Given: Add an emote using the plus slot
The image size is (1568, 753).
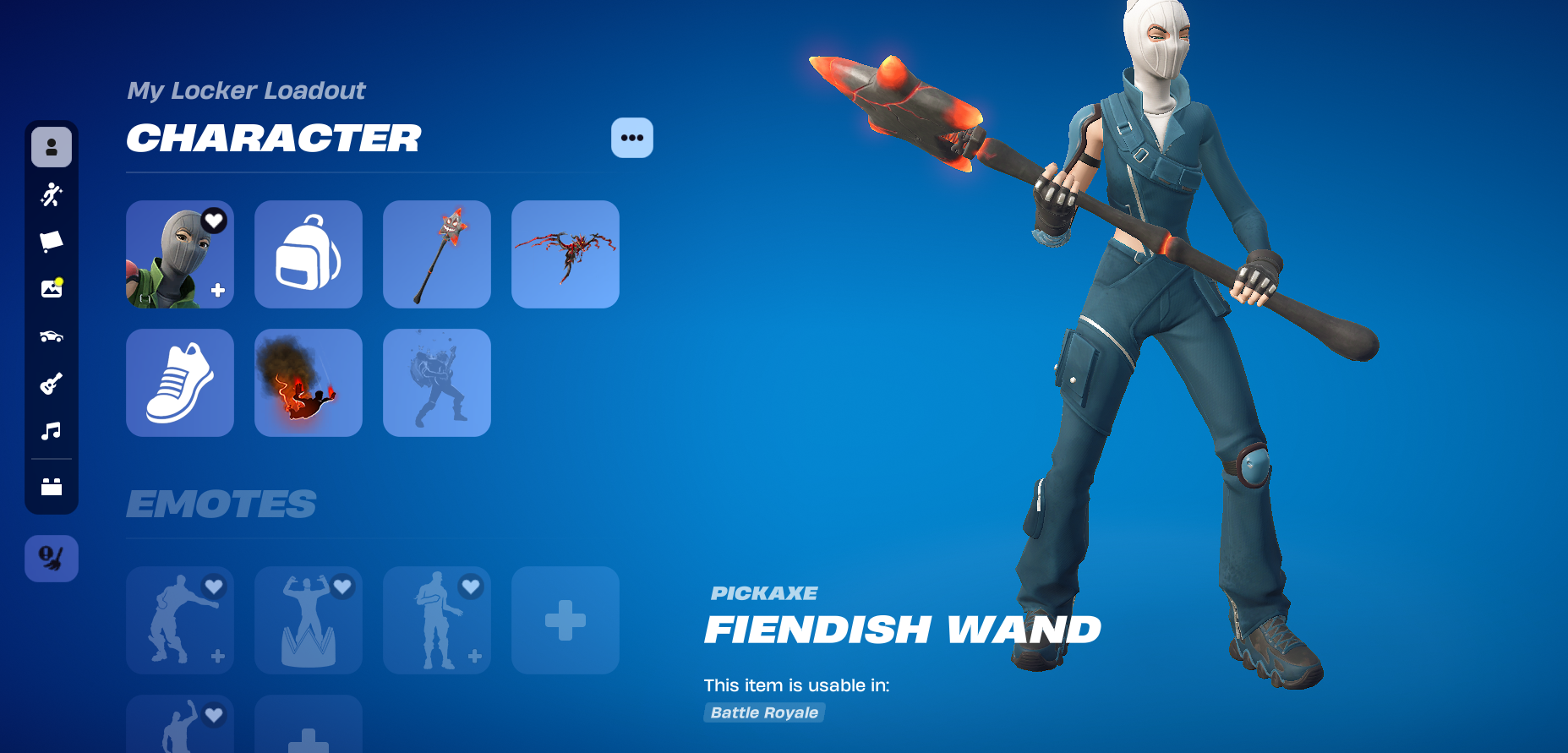Looking at the screenshot, I should pyautogui.click(x=565, y=620).
